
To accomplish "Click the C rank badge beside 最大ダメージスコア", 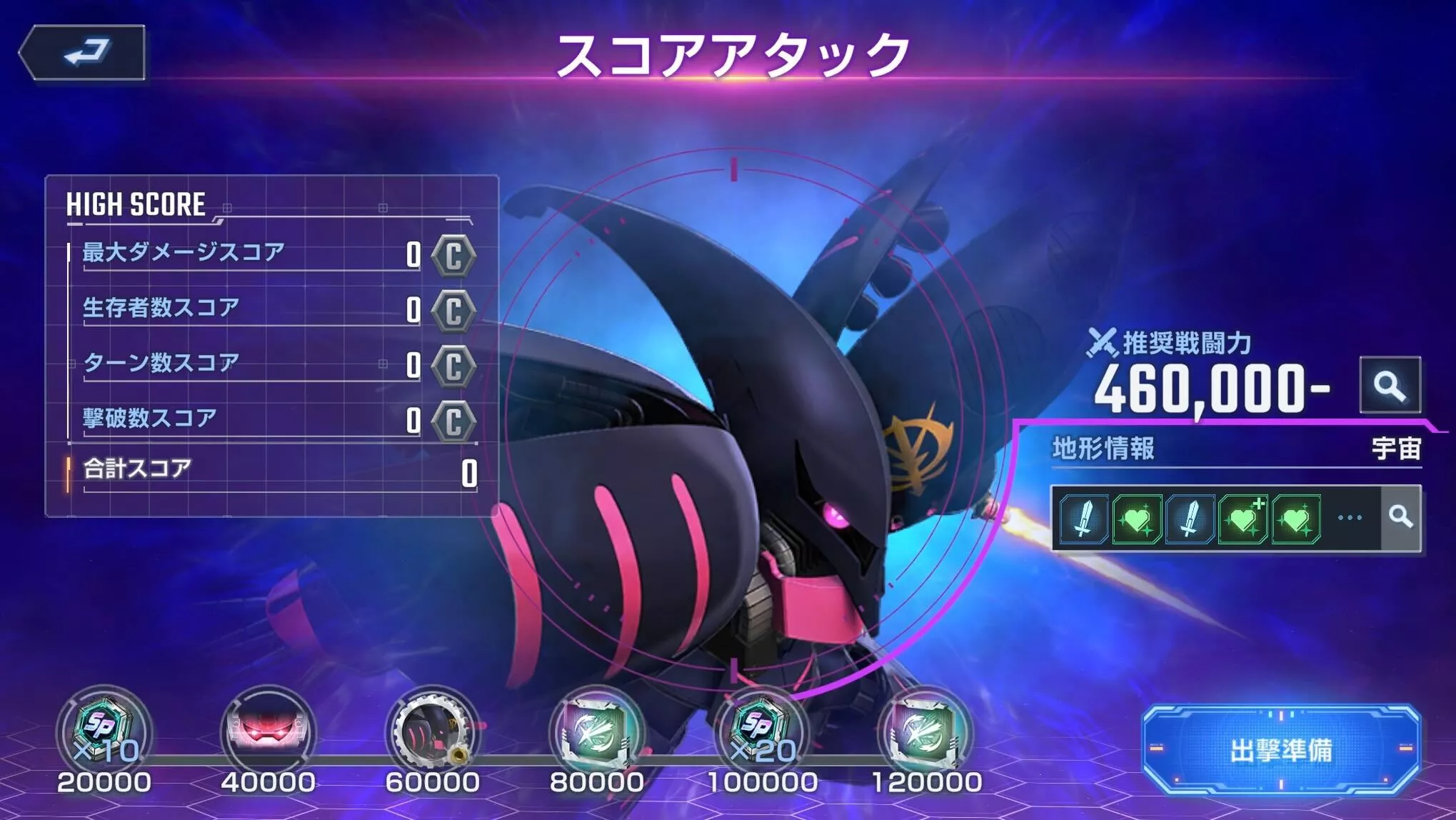I will (x=455, y=256).
